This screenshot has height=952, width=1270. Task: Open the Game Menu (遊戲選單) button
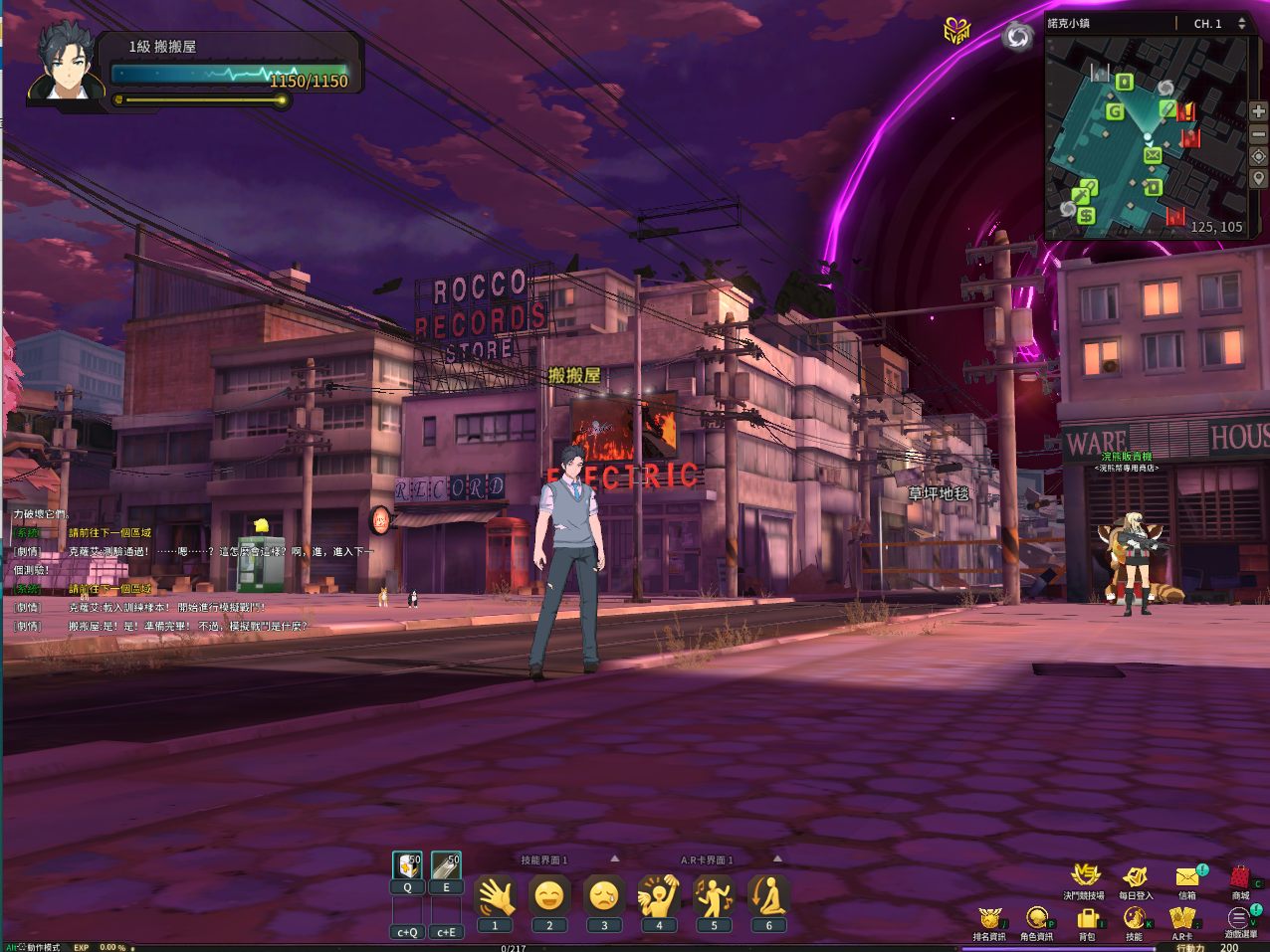[x=1239, y=917]
